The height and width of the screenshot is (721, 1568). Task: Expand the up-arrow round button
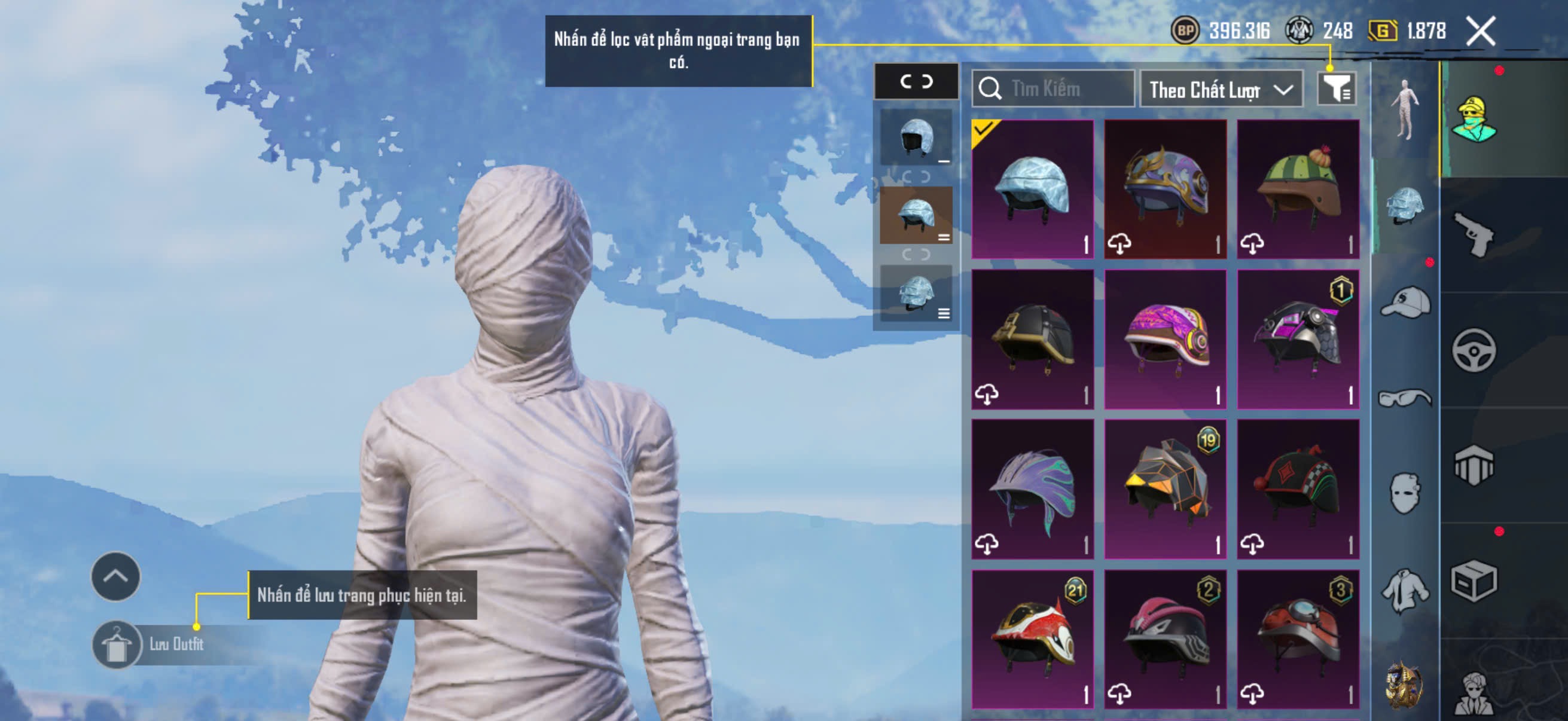[x=115, y=576]
